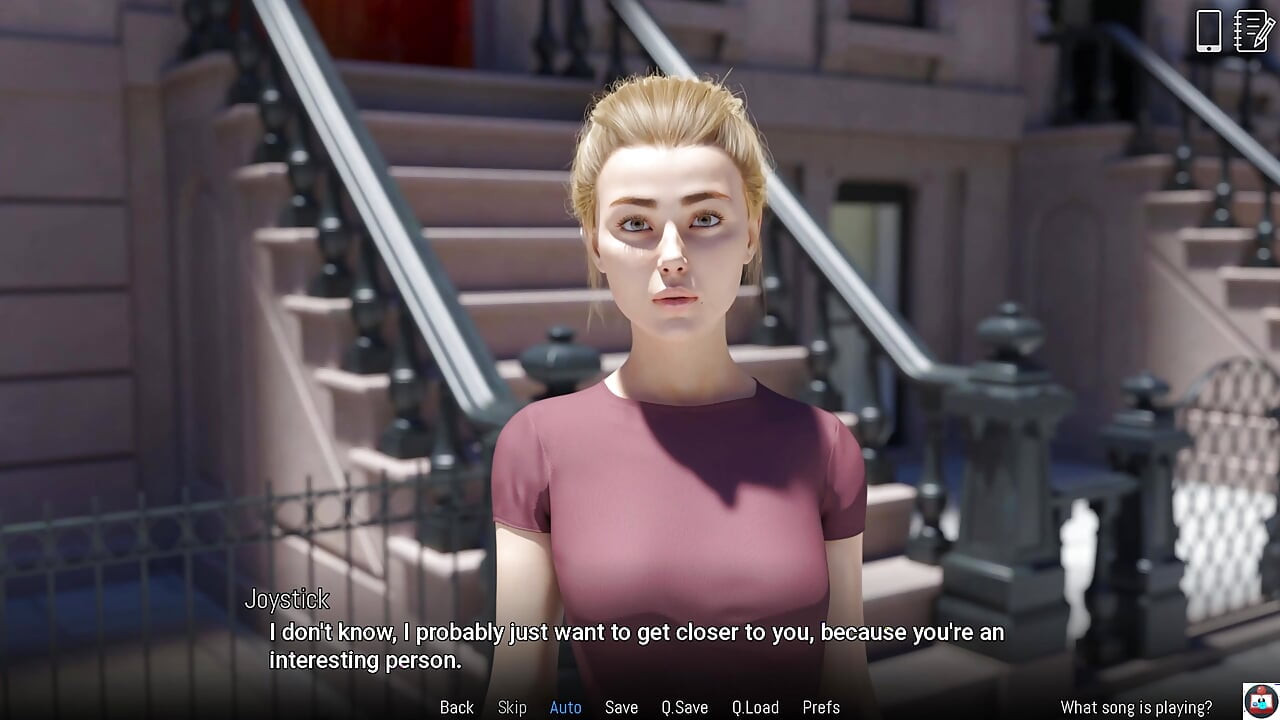
Task: Click "What song is playing?" link
Action: click(1136, 707)
